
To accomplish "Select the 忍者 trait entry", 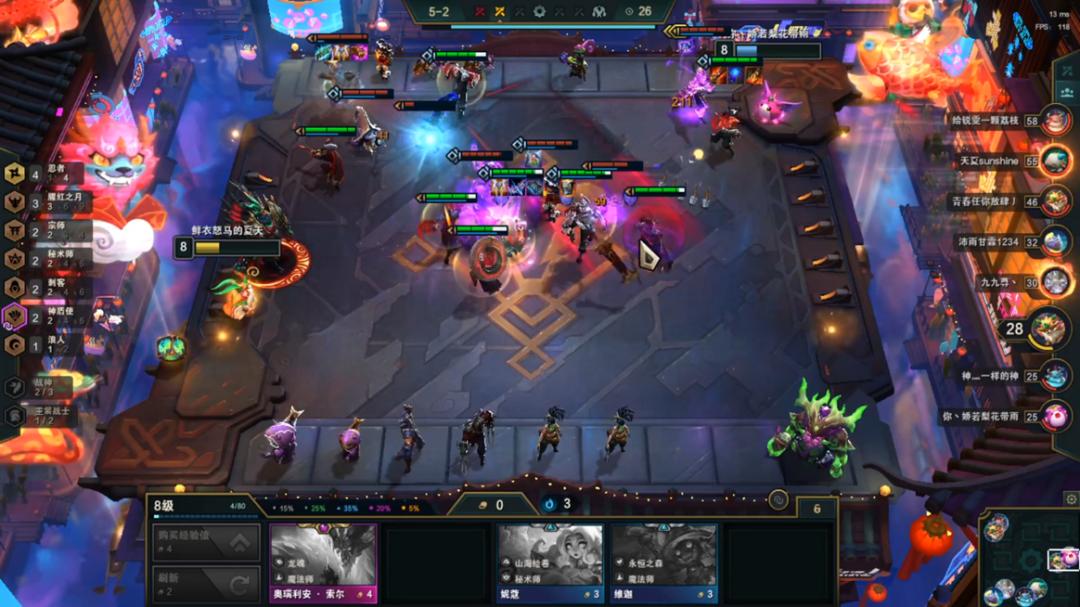I will click(x=40, y=175).
